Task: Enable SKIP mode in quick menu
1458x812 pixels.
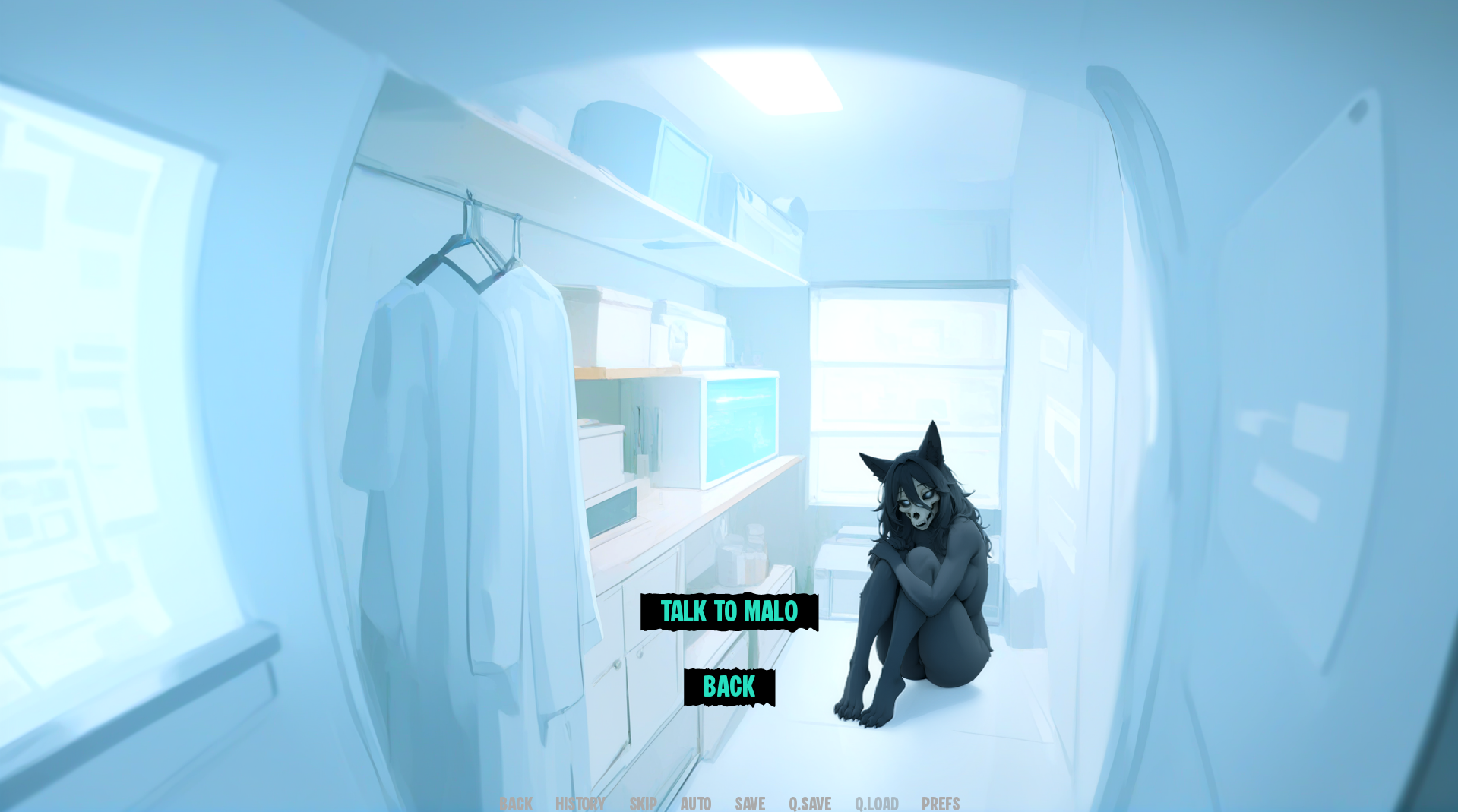Action: pyautogui.click(x=642, y=804)
